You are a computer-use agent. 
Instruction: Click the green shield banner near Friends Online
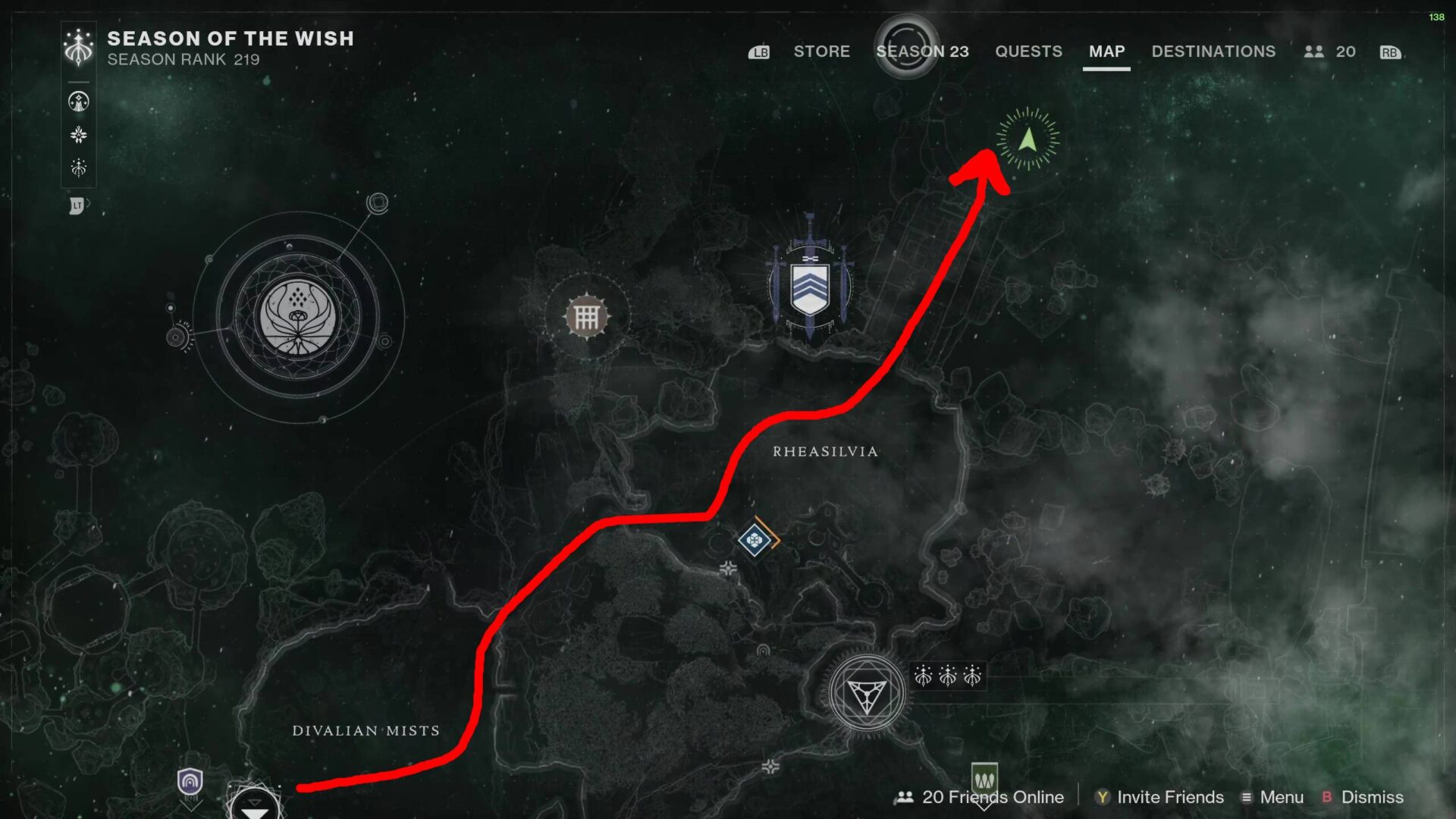tap(984, 778)
